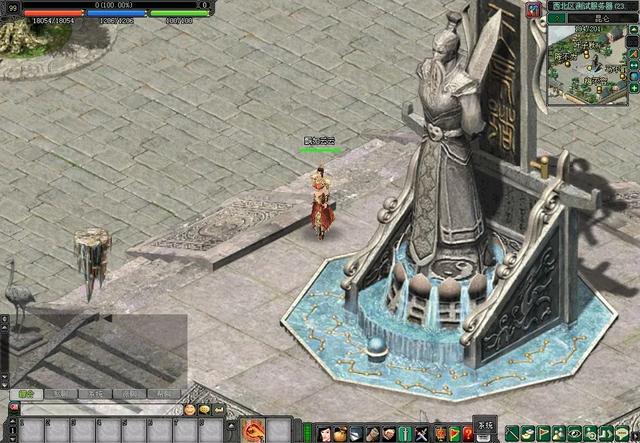The width and height of the screenshot is (640, 443).
Task: Click the green sword icon in menu bar
Action: [403, 433]
